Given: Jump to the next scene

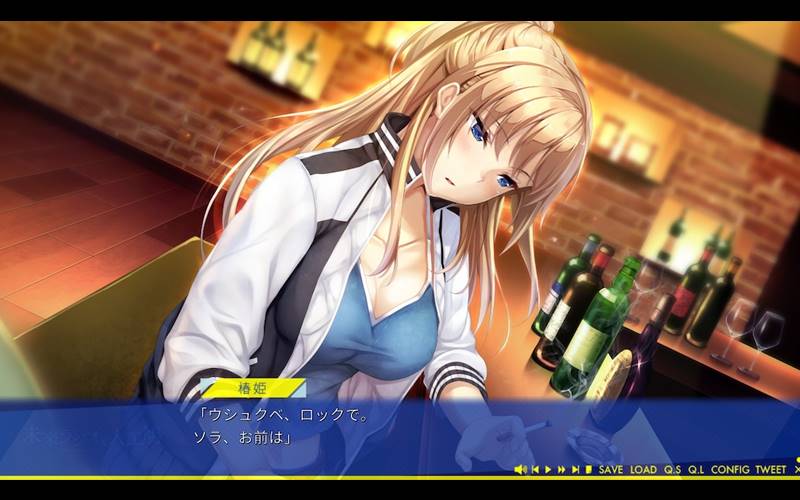Looking at the screenshot, I should click(x=575, y=469).
